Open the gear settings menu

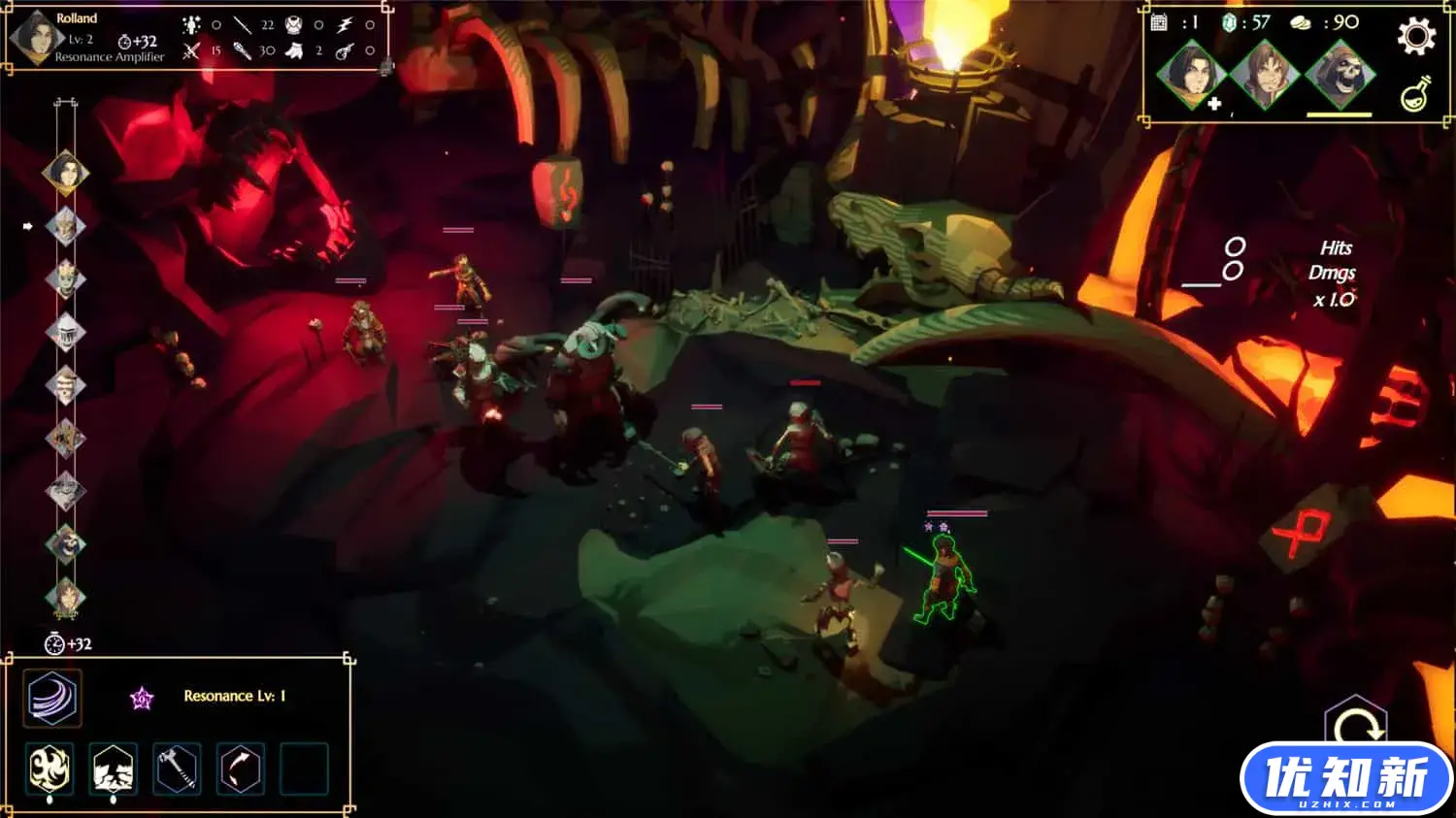coord(1415,37)
